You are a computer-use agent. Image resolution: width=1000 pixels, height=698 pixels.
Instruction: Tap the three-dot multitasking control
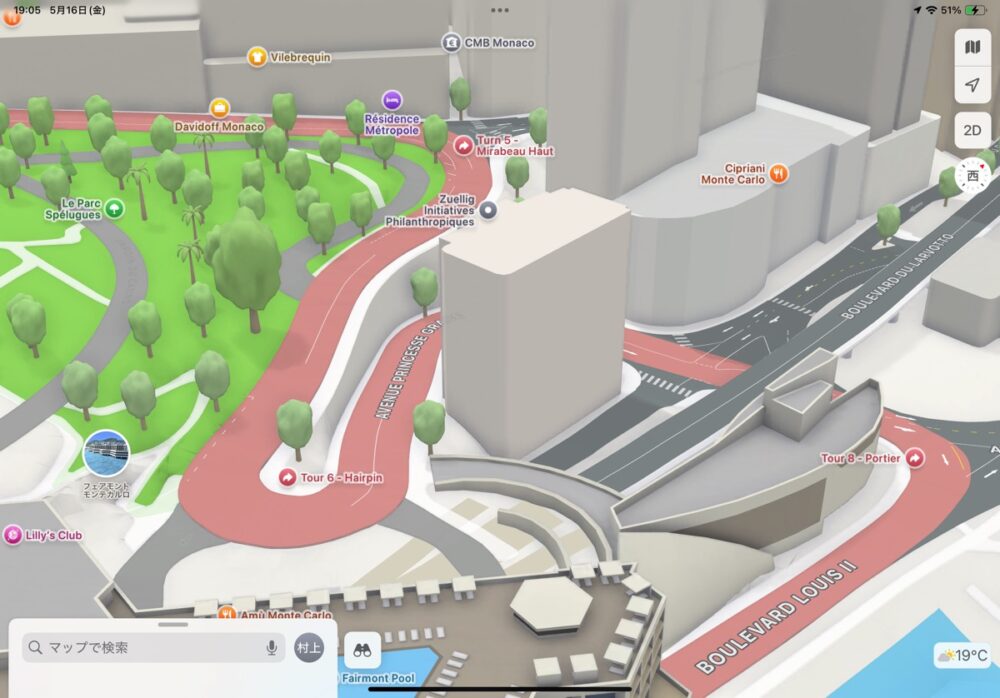[x=500, y=9]
